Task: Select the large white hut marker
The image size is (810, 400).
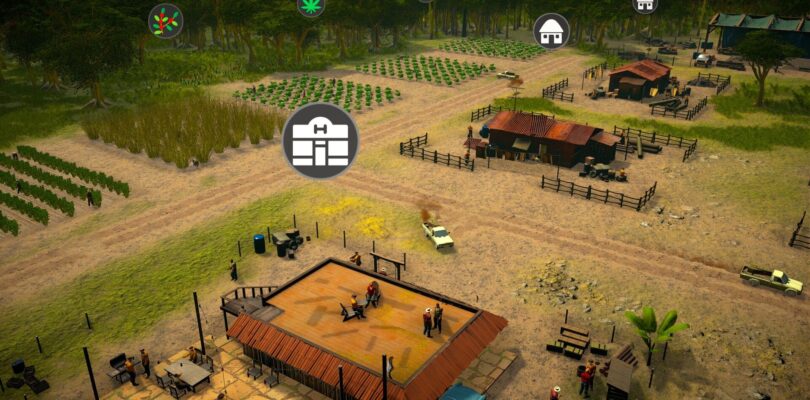Action: (x=551, y=31)
